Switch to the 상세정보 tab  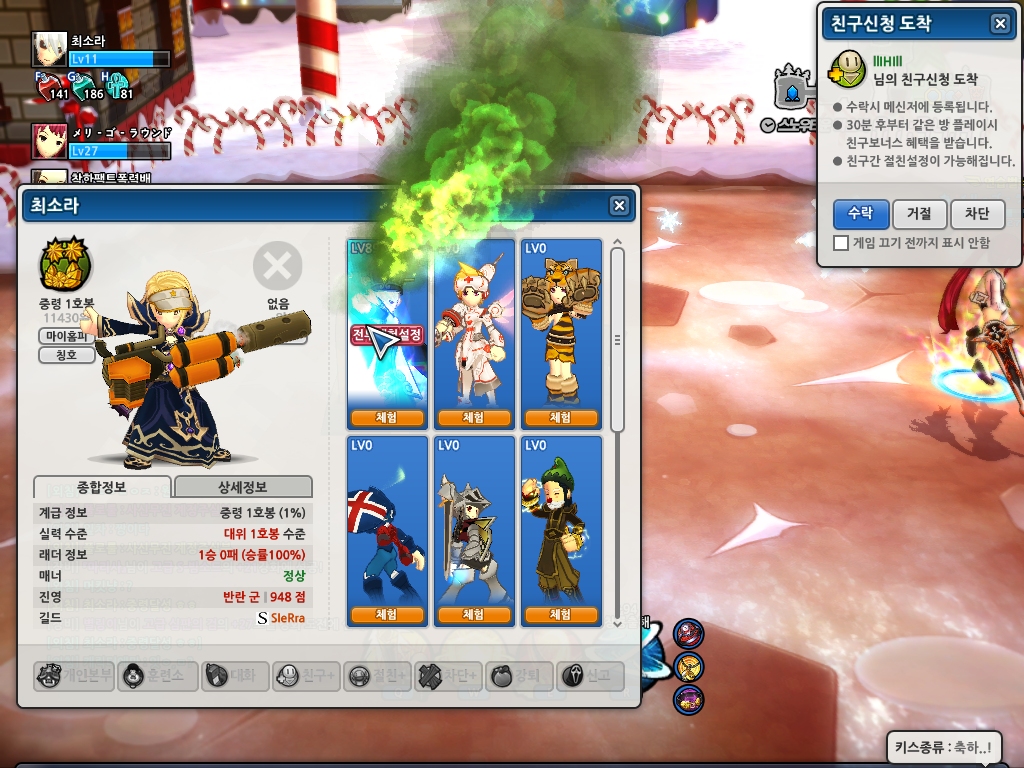pyautogui.click(x=243, y=487)
